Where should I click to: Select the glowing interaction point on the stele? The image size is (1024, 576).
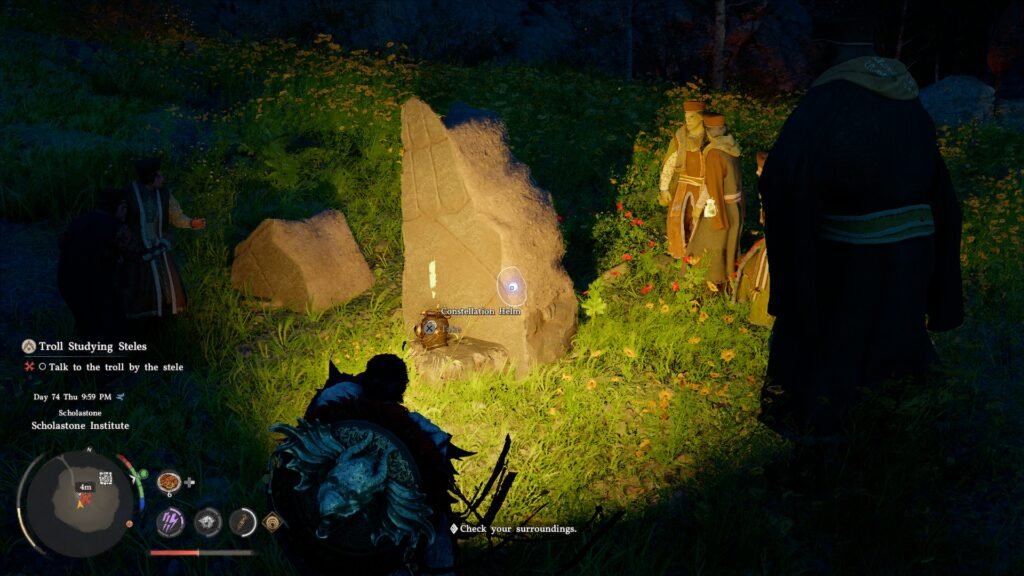coord(512,287)
